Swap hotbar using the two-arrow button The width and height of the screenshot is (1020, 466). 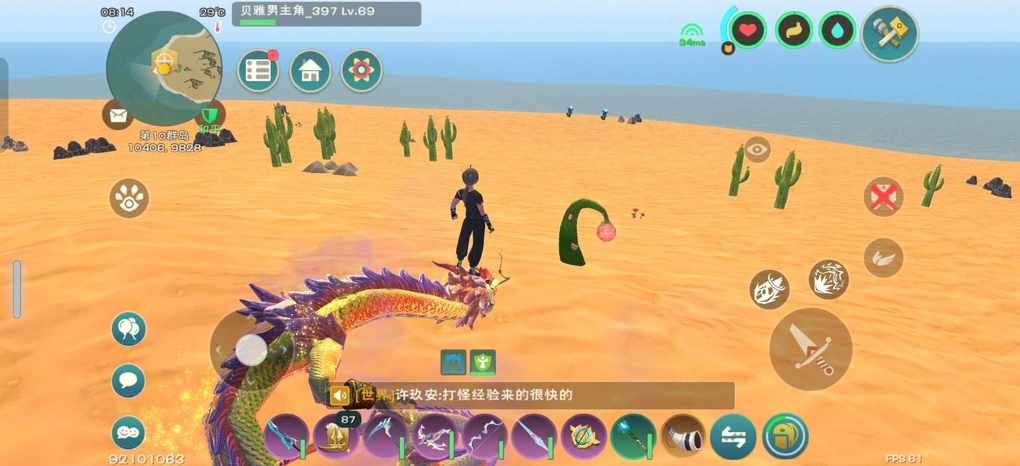(733, 437)
